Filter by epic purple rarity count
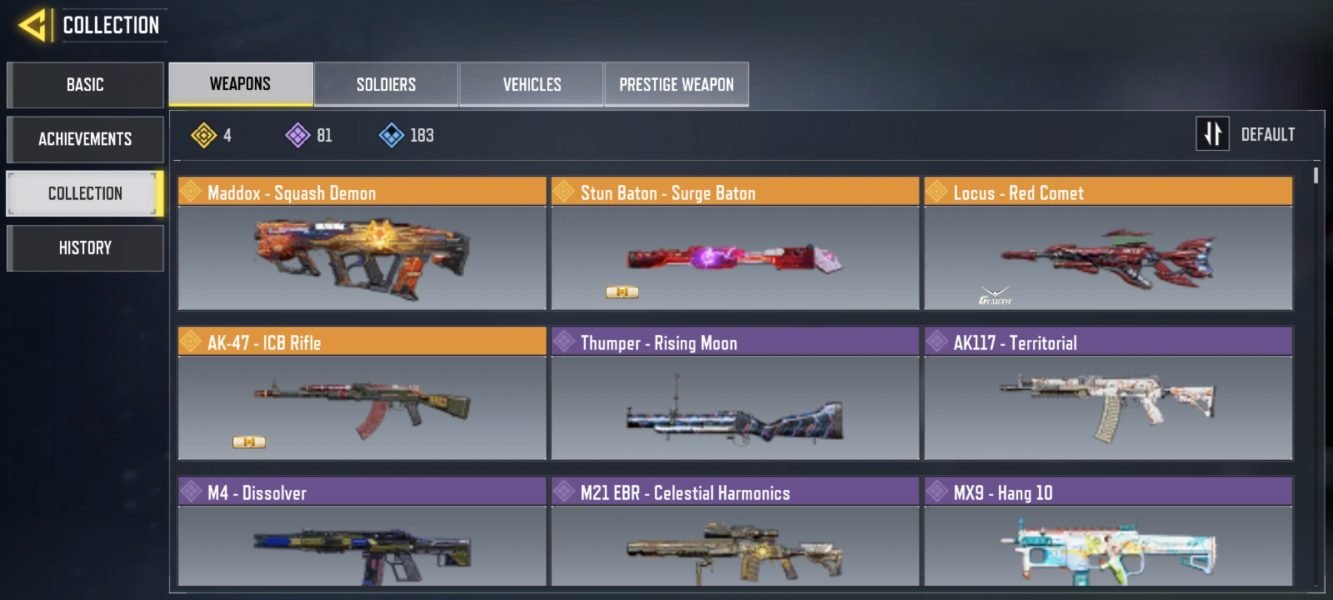The height and width of the screenshot is (600, 1333). 309,135
